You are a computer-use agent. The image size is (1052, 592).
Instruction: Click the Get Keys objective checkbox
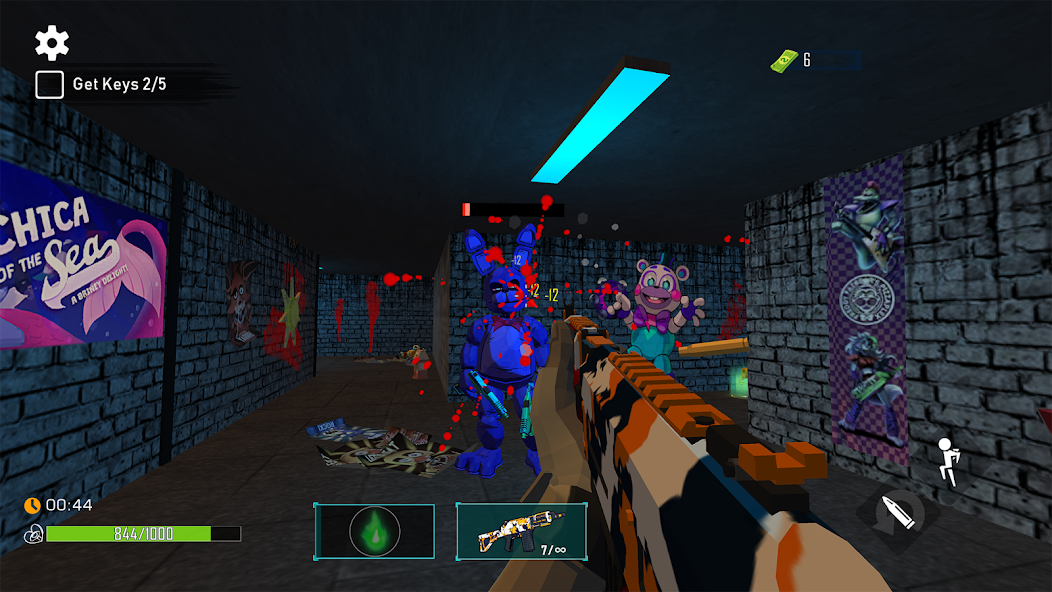click(50, 85)
